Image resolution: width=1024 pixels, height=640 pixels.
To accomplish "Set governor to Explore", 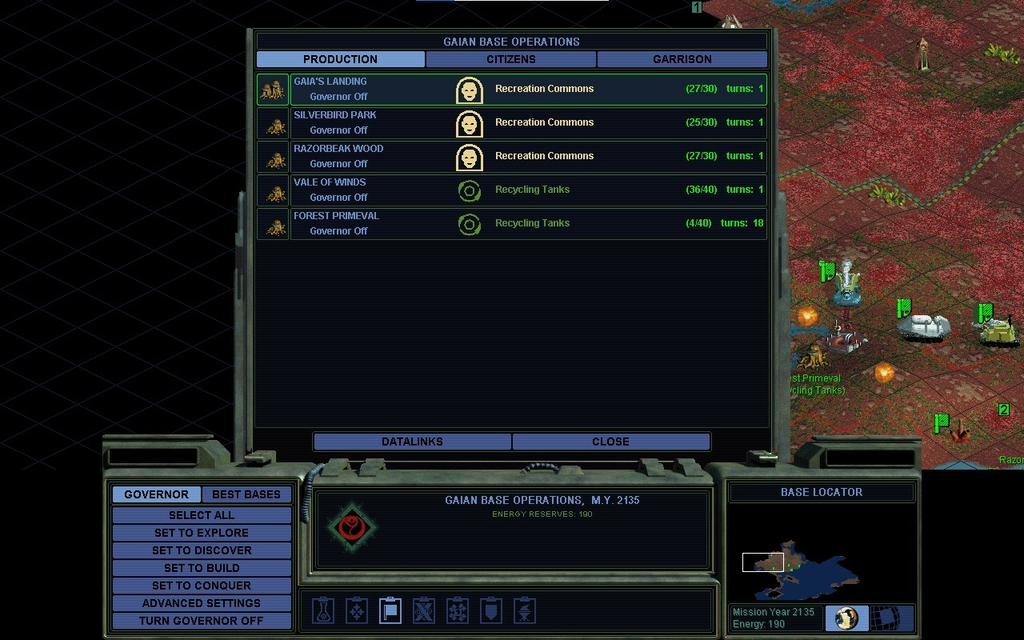I will 201,533.
